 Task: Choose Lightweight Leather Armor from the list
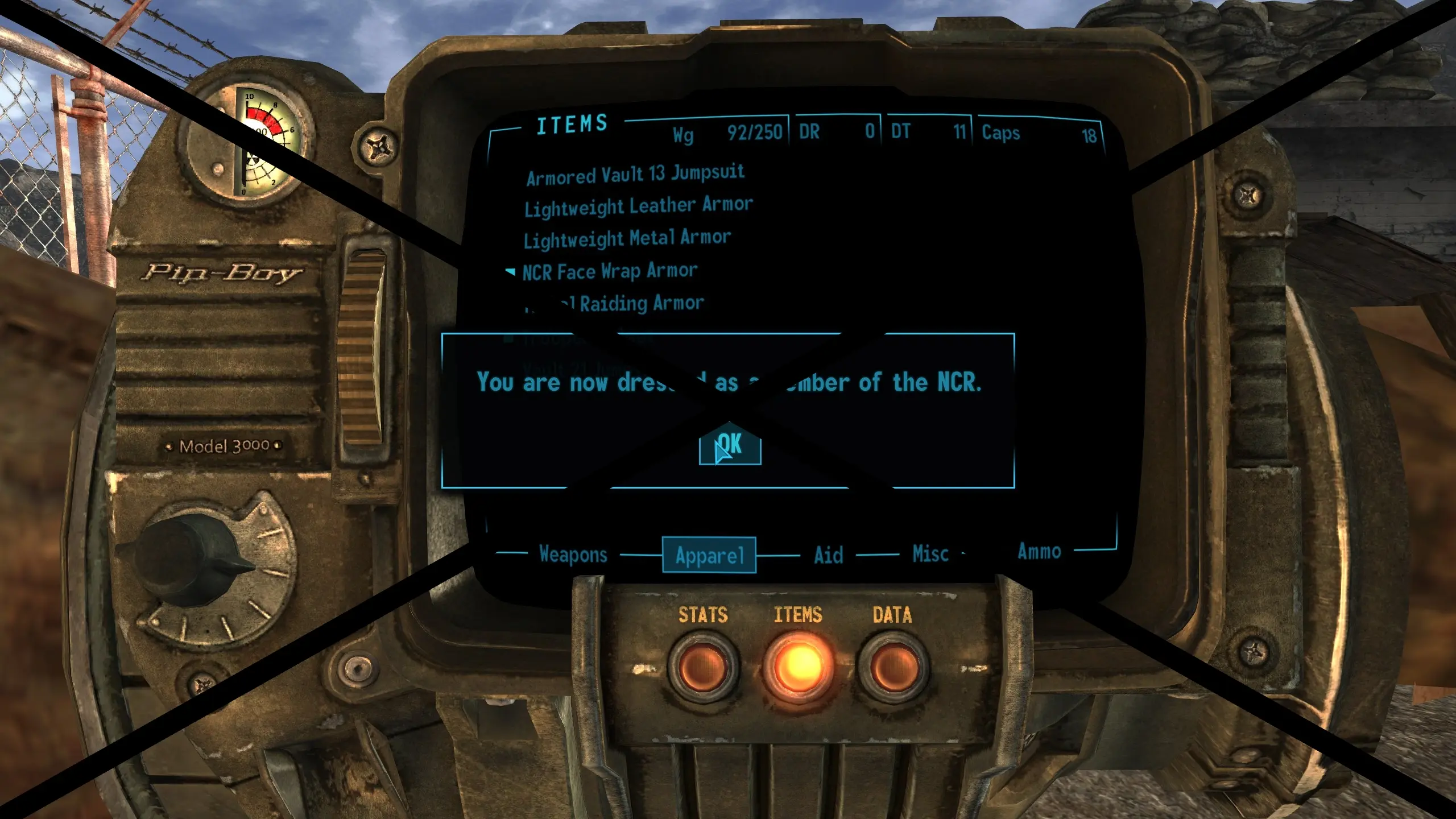pos(638,206)
